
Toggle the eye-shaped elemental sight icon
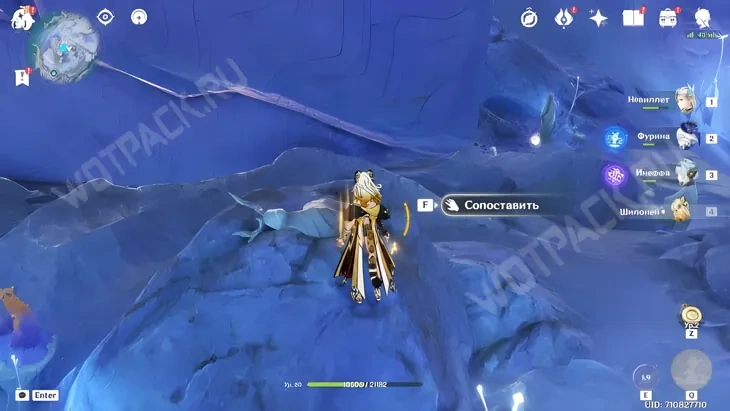pos(105,17)
